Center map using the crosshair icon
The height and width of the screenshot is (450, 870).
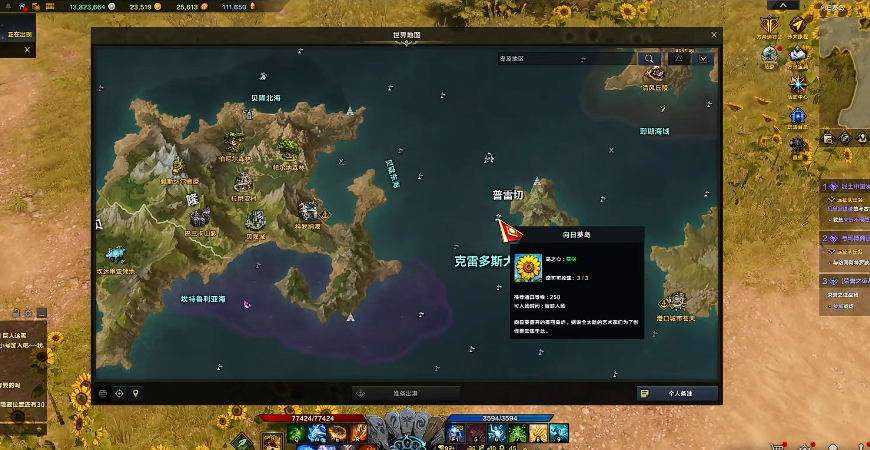point(120,393)
